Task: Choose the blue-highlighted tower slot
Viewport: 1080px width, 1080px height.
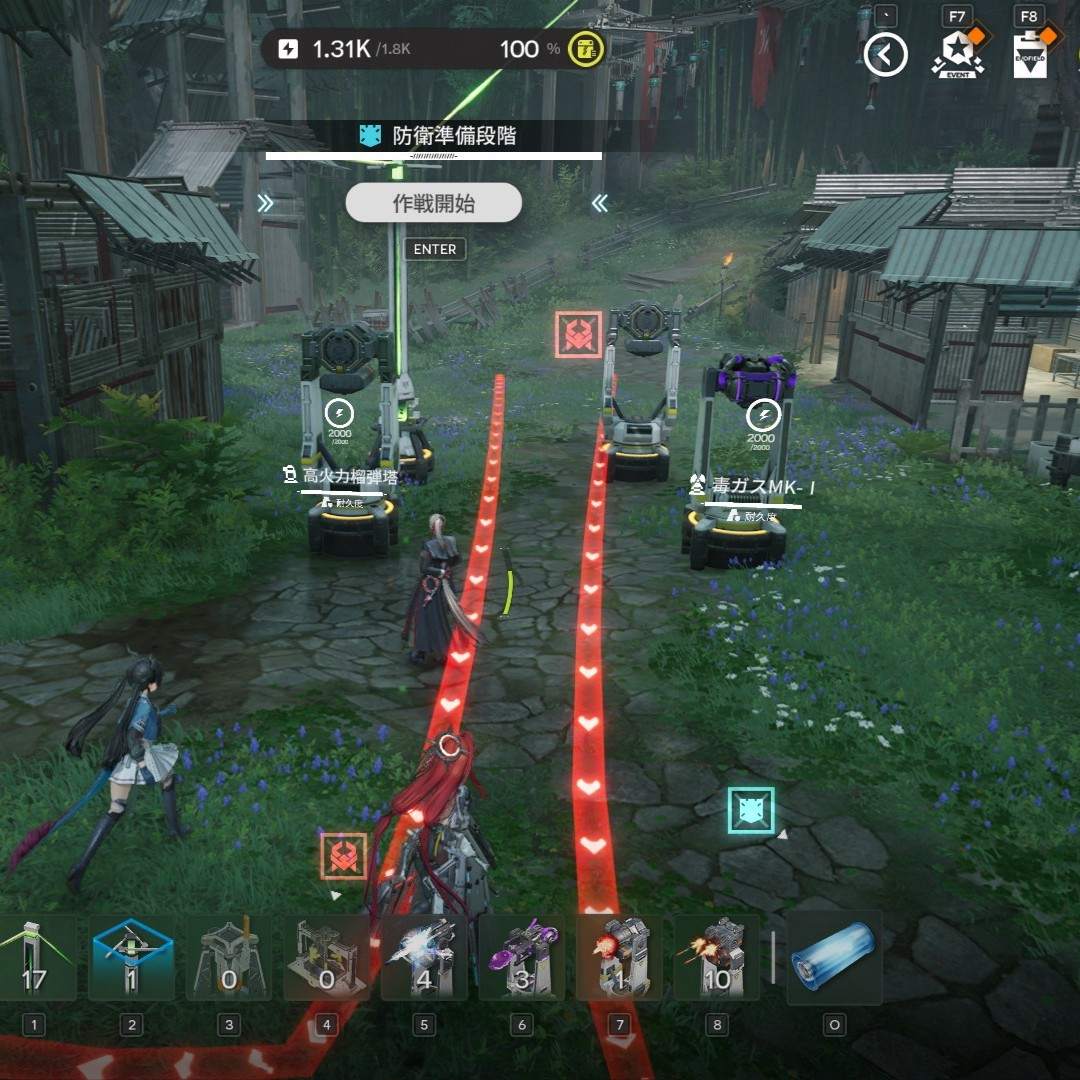Action: (x=131, y=958)
